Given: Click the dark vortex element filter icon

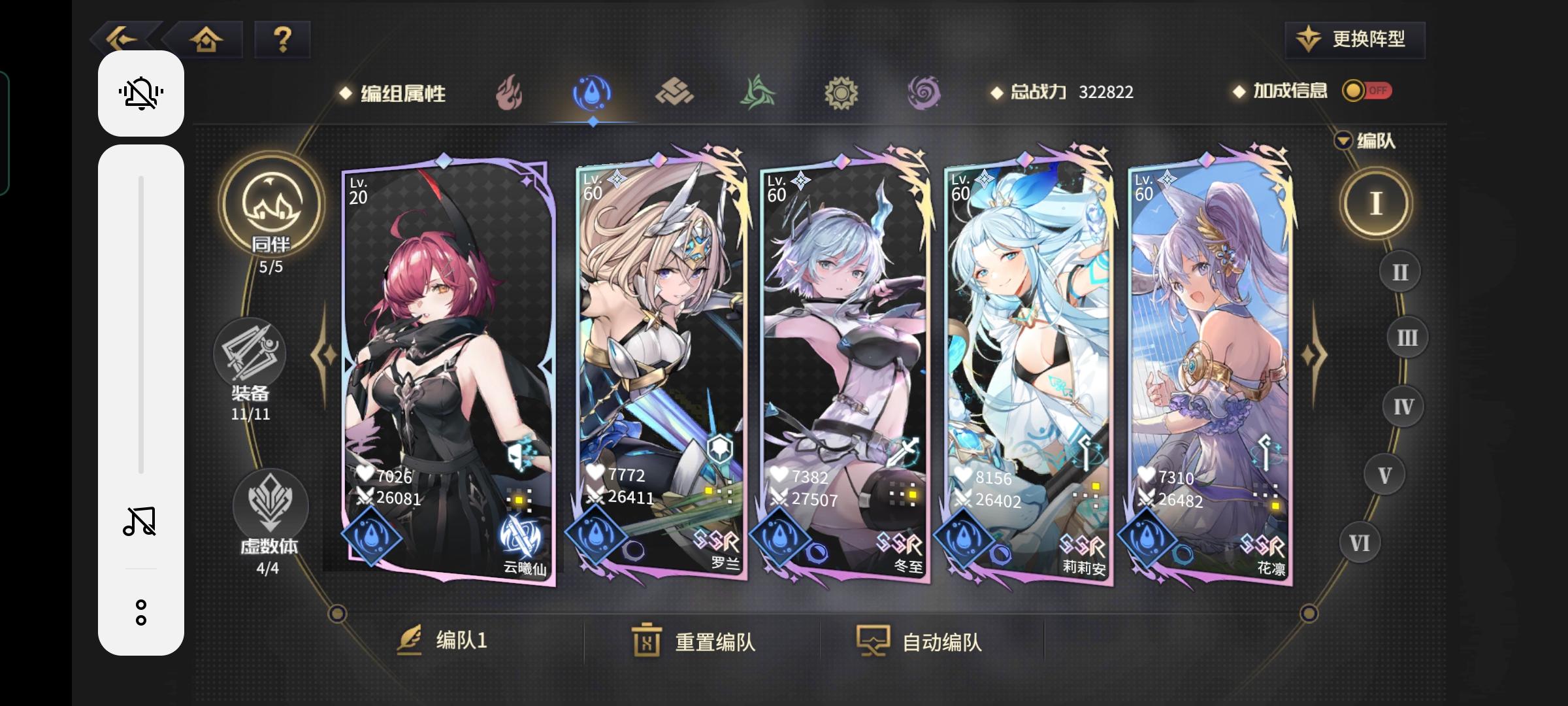Looking at the screenshot, I should click(924, 93).
